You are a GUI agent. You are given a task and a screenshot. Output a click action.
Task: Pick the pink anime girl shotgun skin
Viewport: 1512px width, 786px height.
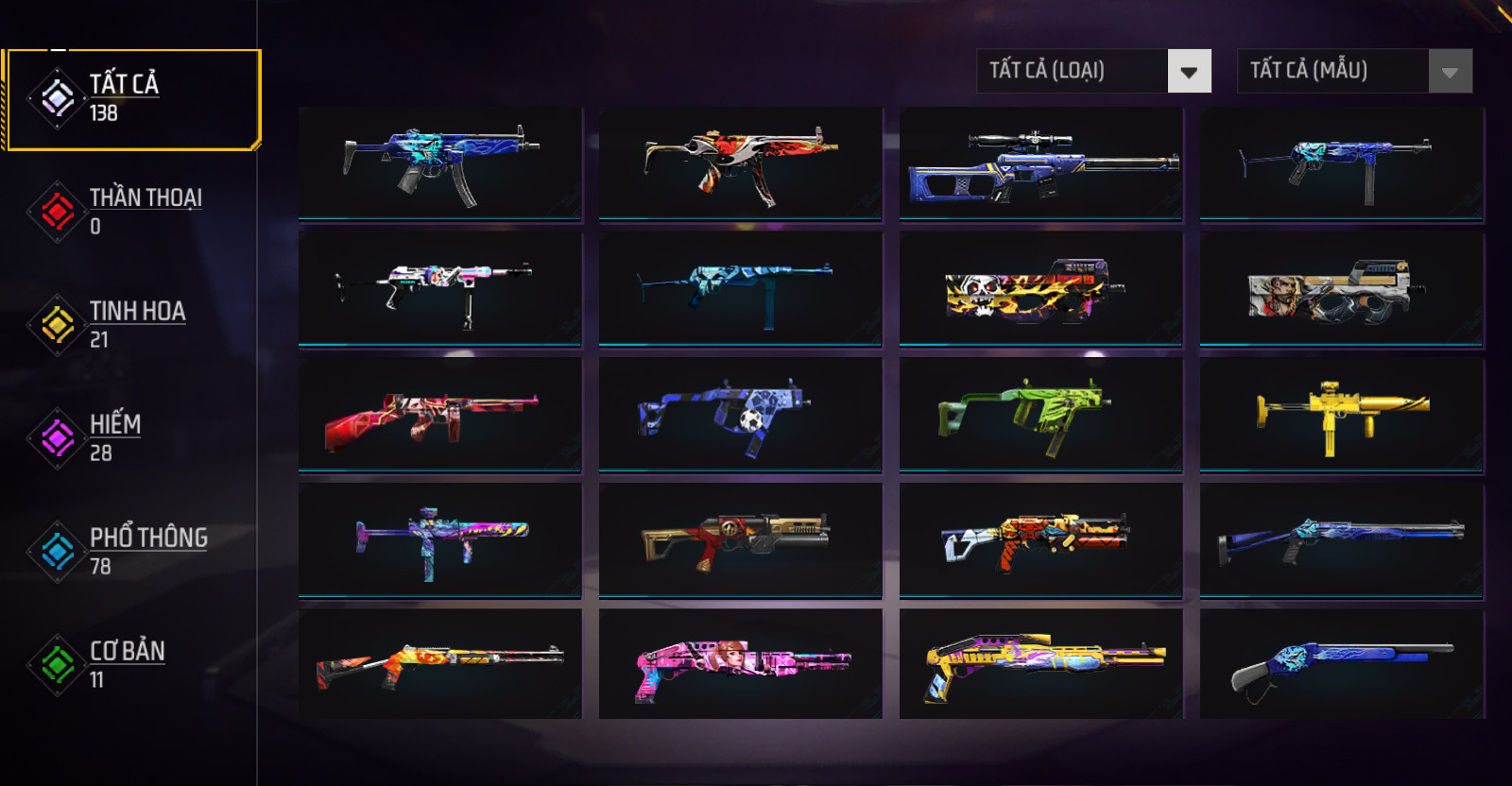point(740,665)
